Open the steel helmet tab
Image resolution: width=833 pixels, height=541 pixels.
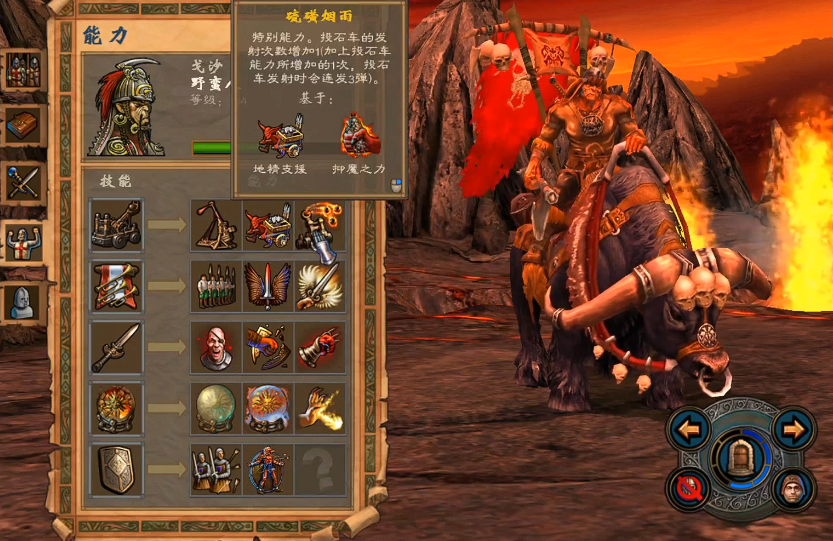point(22,301)
